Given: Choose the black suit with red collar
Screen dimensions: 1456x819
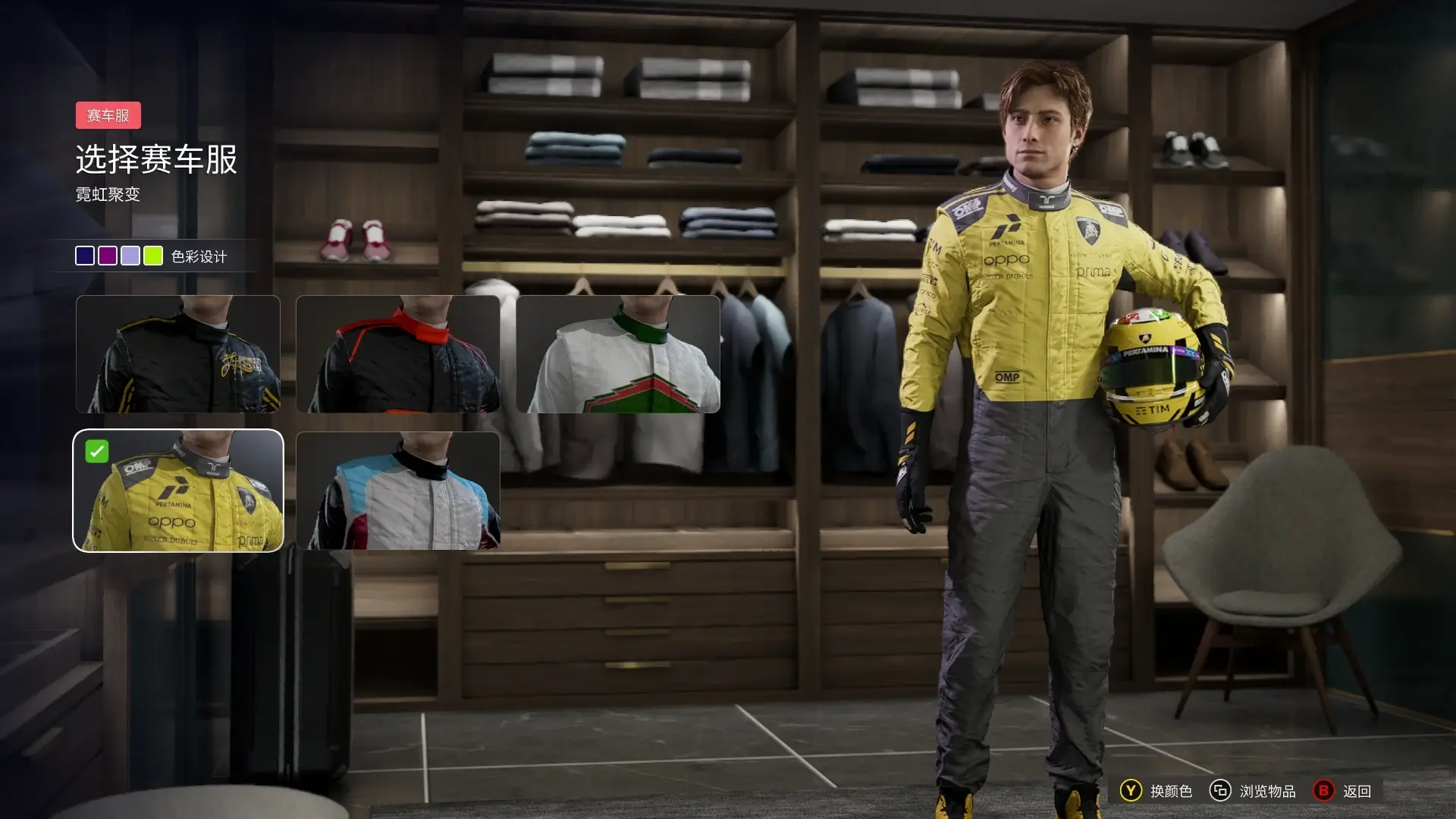Looking at the screenshot, I should click(x=398, y=354).
